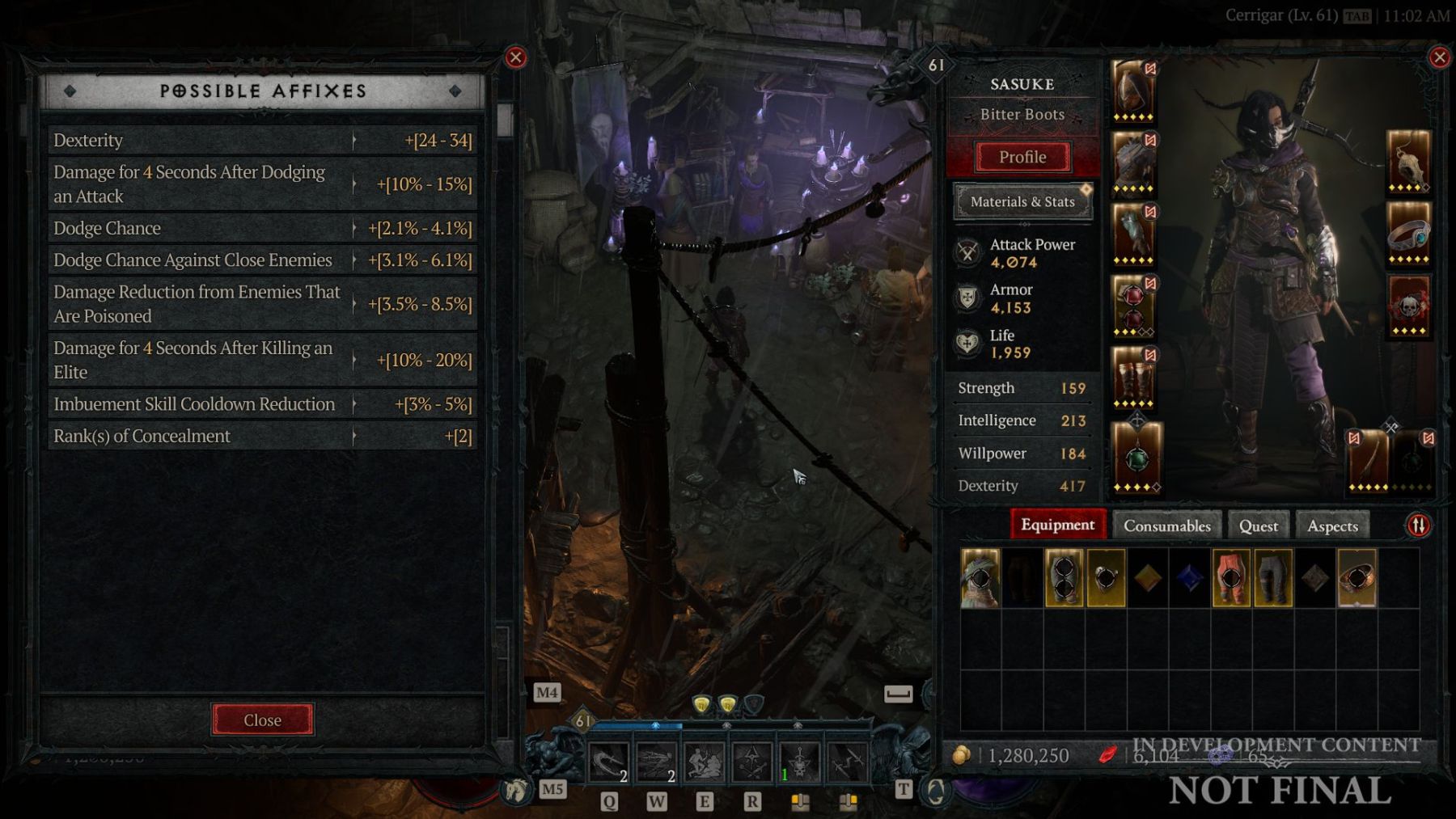1456x819 pixels.
Task: Select the equipped silver ring with blue gem
Action: pos(1408,234)
